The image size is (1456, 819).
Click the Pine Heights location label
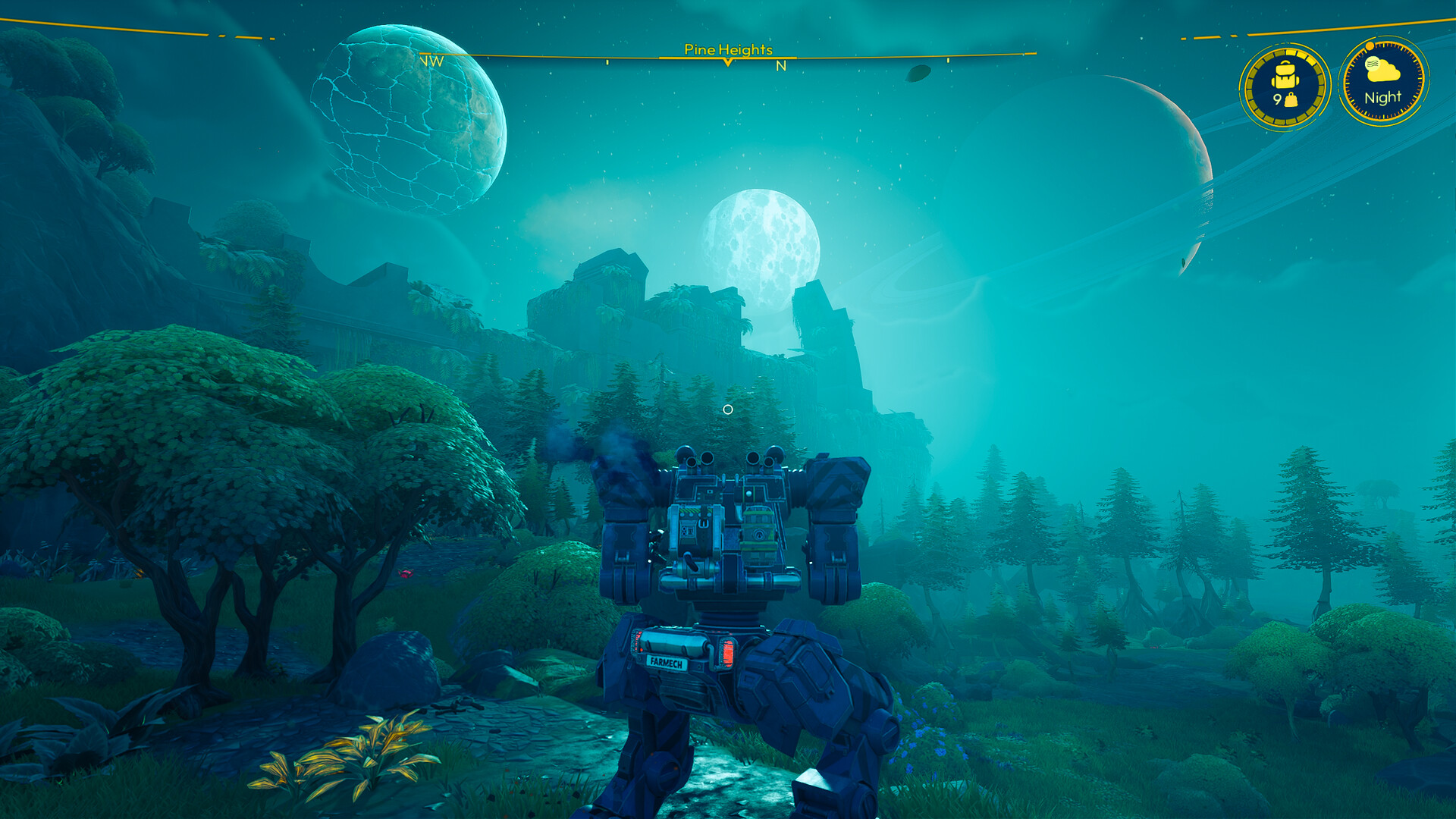click(728, 51)
